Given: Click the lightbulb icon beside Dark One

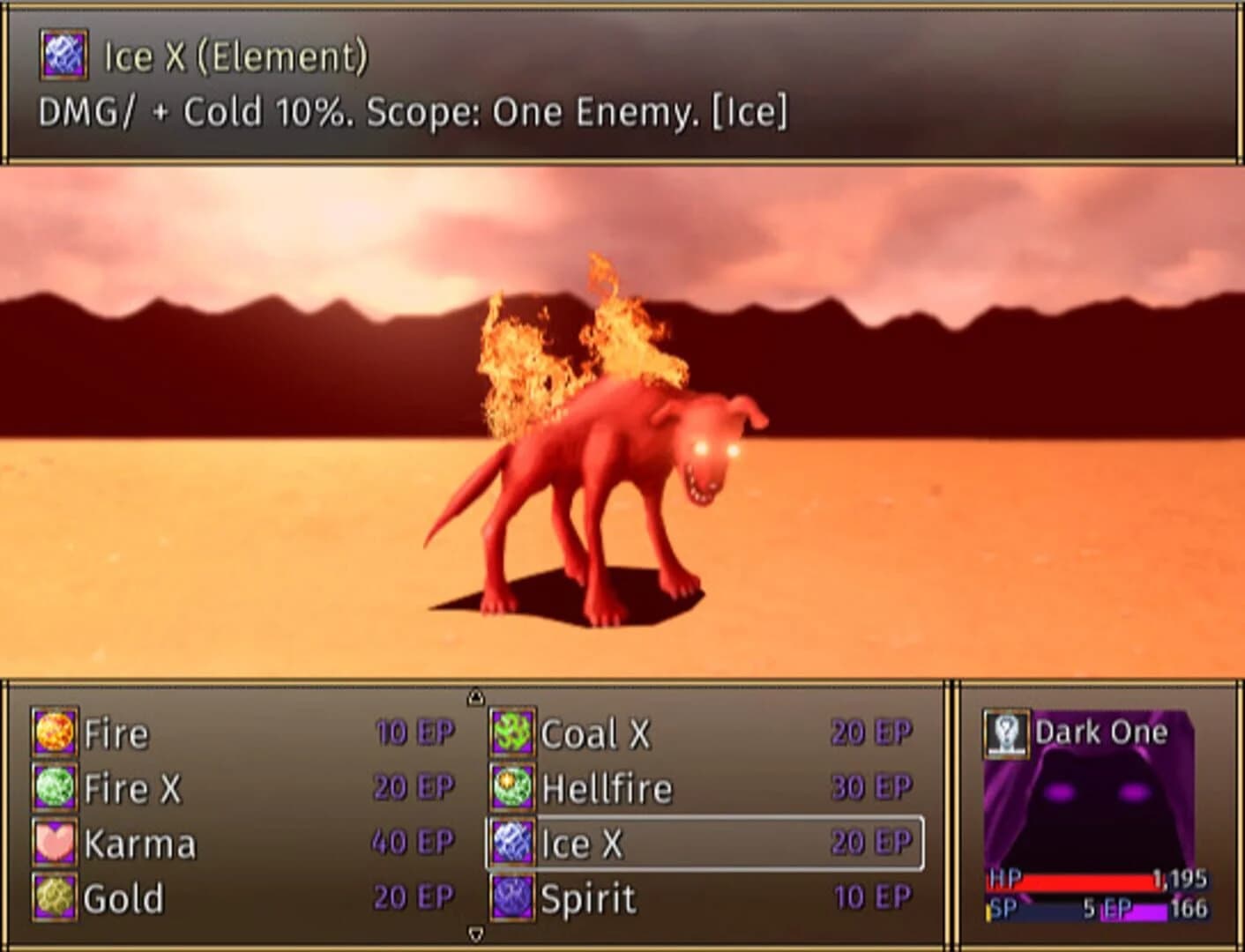Looking at the screenshot, I should coord(1005,733).
